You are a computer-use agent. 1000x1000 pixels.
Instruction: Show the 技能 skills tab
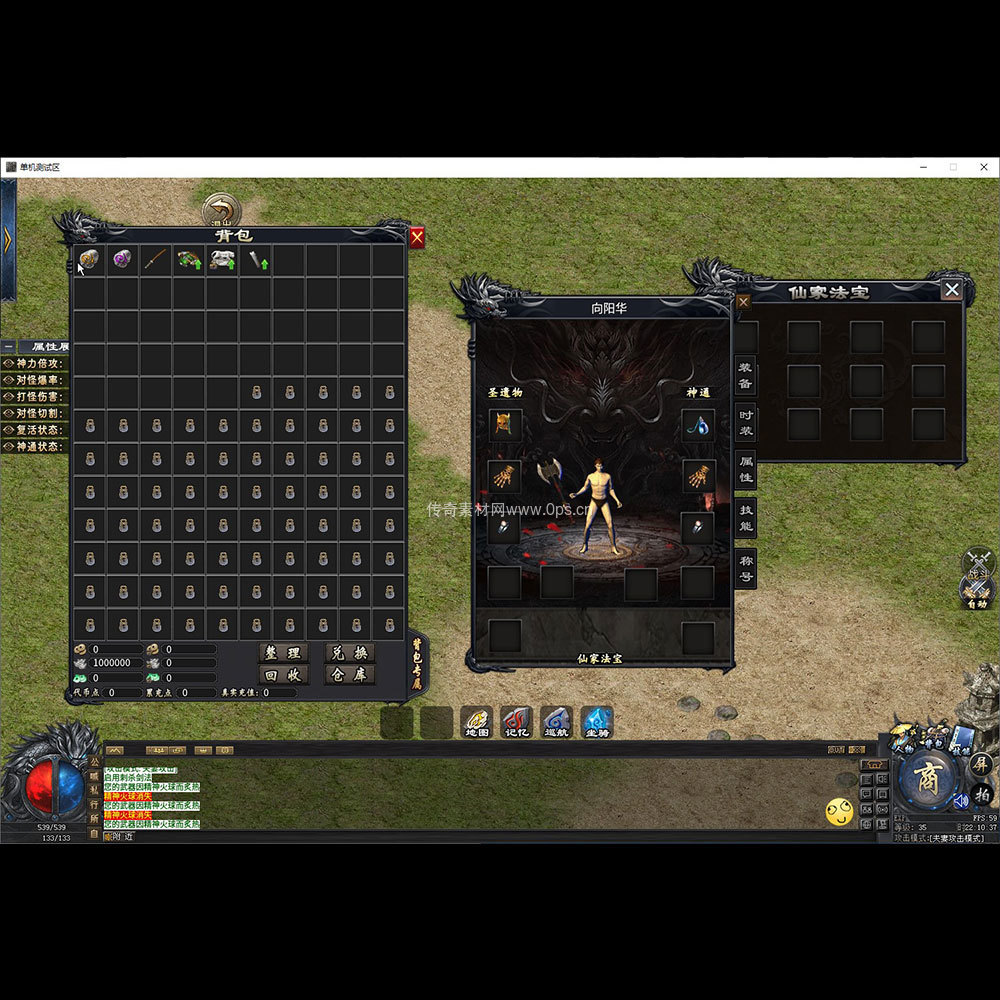click(x=746, y=517)
